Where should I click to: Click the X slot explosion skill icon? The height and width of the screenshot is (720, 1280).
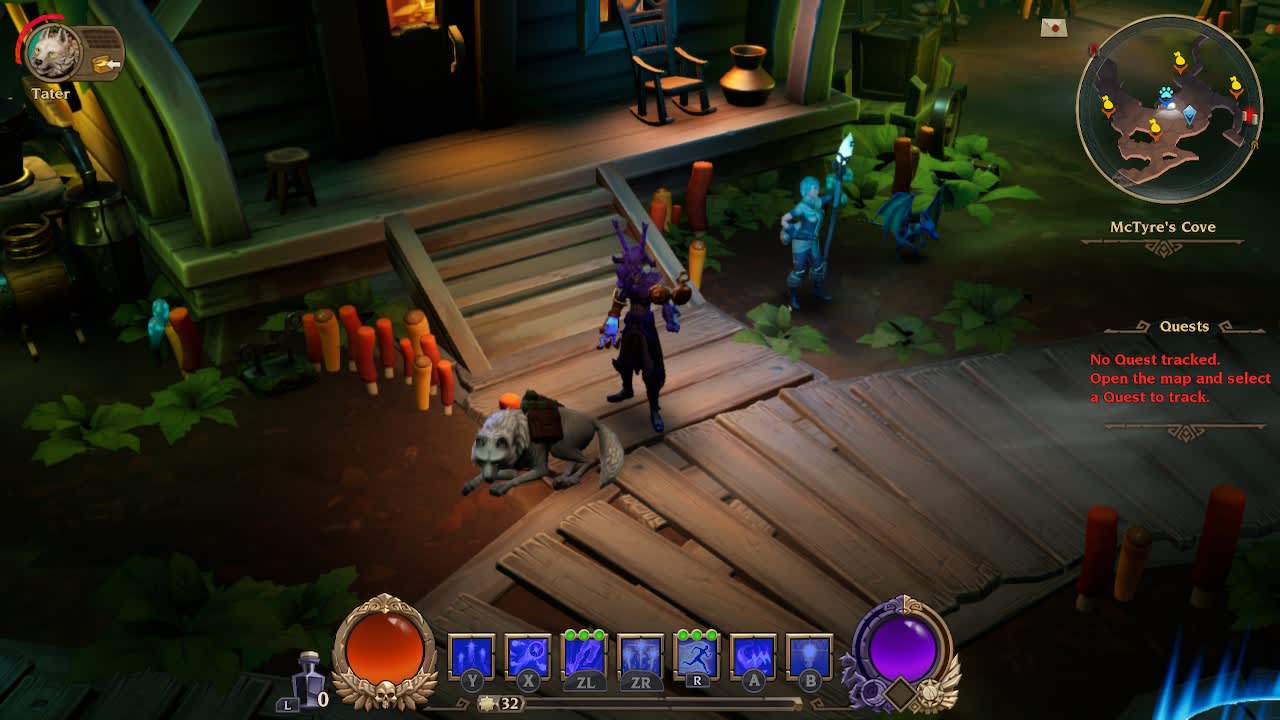(x=528, y=650)
